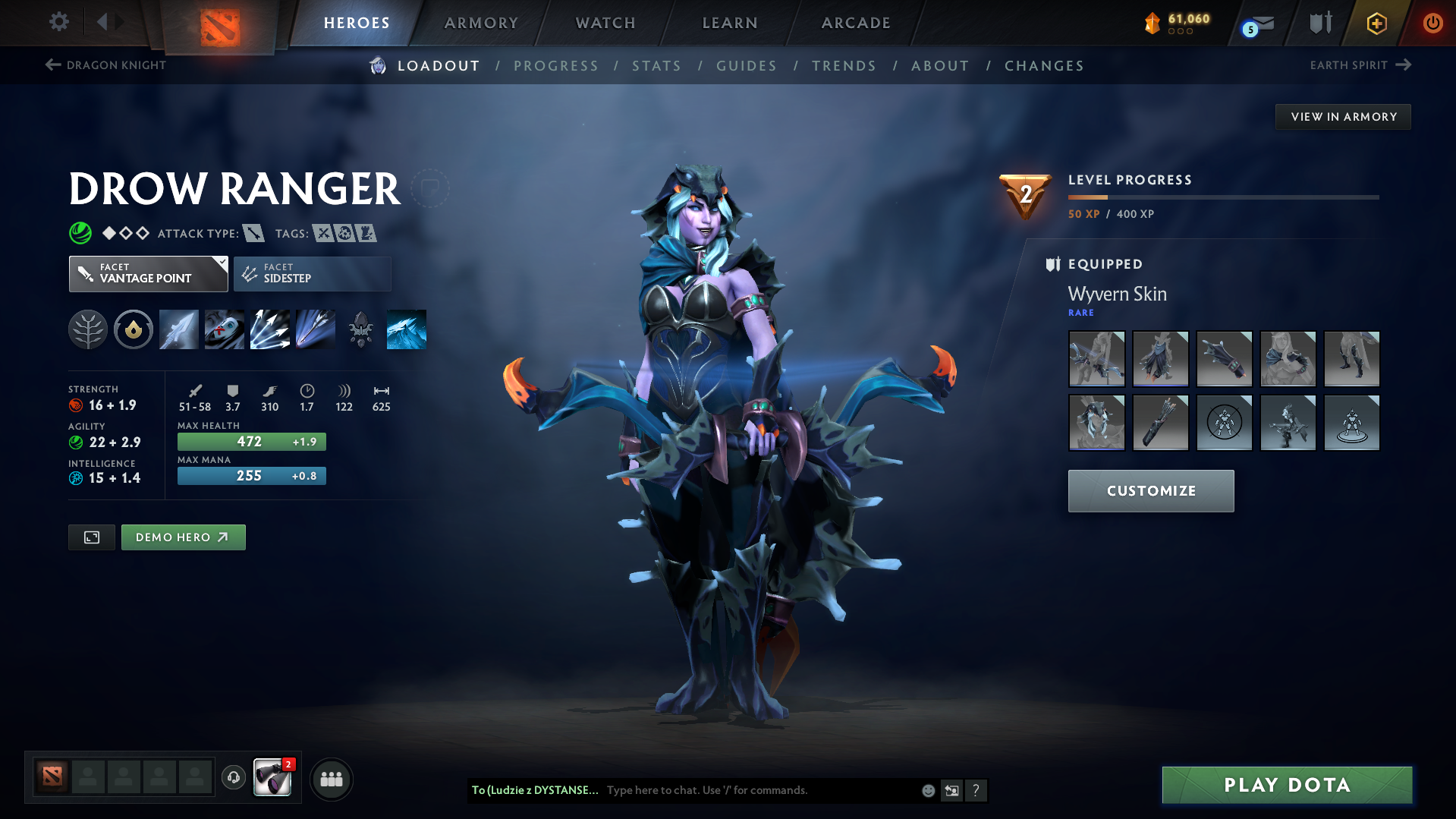Open the Gust ability icon
1456x819 pixels.
pyautogui.click(x=224, y=329)
